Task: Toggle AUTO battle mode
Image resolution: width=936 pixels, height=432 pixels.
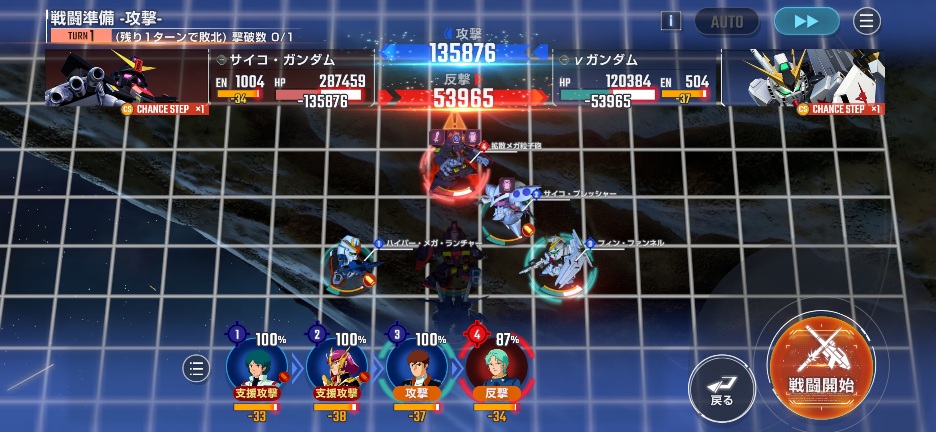Action: (x=727, y=21)
